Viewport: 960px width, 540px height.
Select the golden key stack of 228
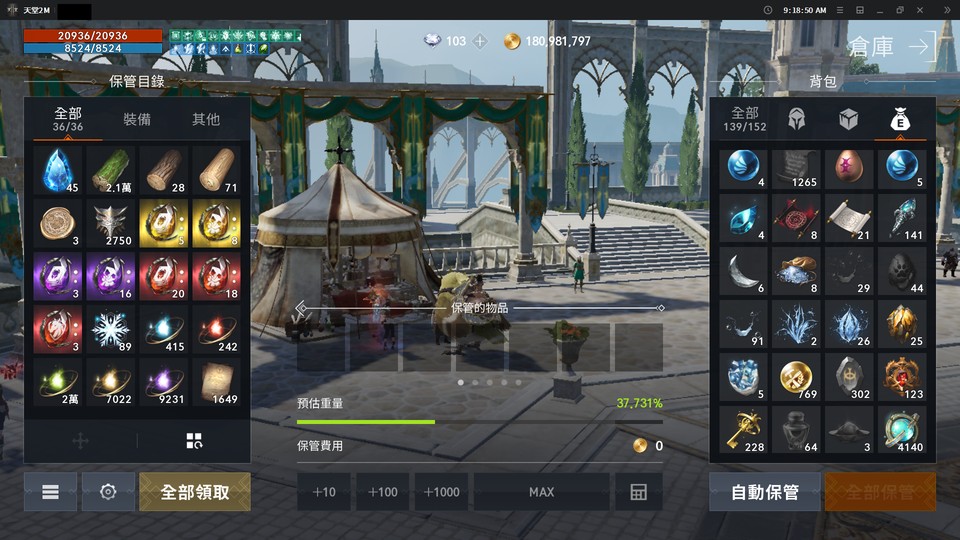point(743,430)
